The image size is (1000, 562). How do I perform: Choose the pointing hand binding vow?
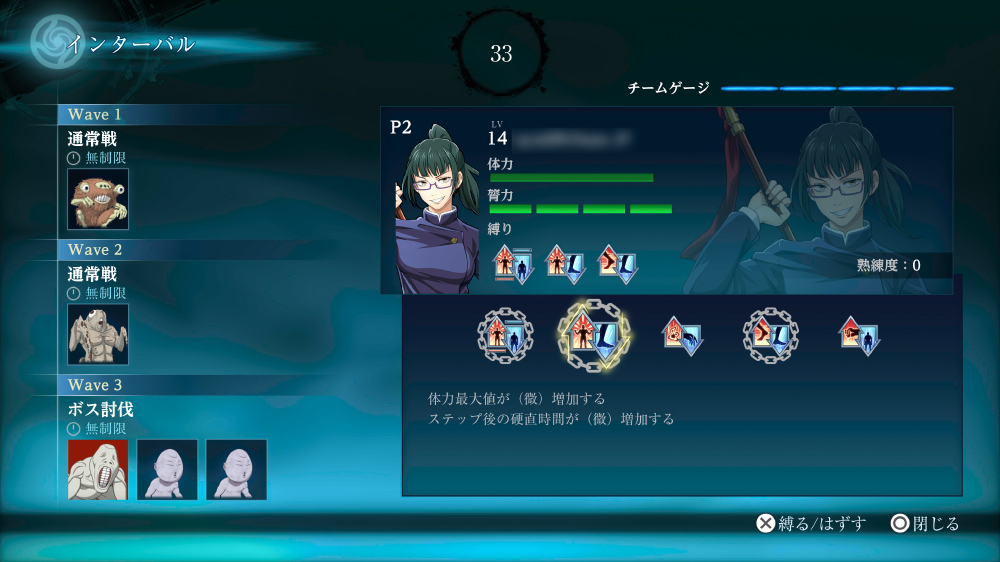tap(859, 335)
